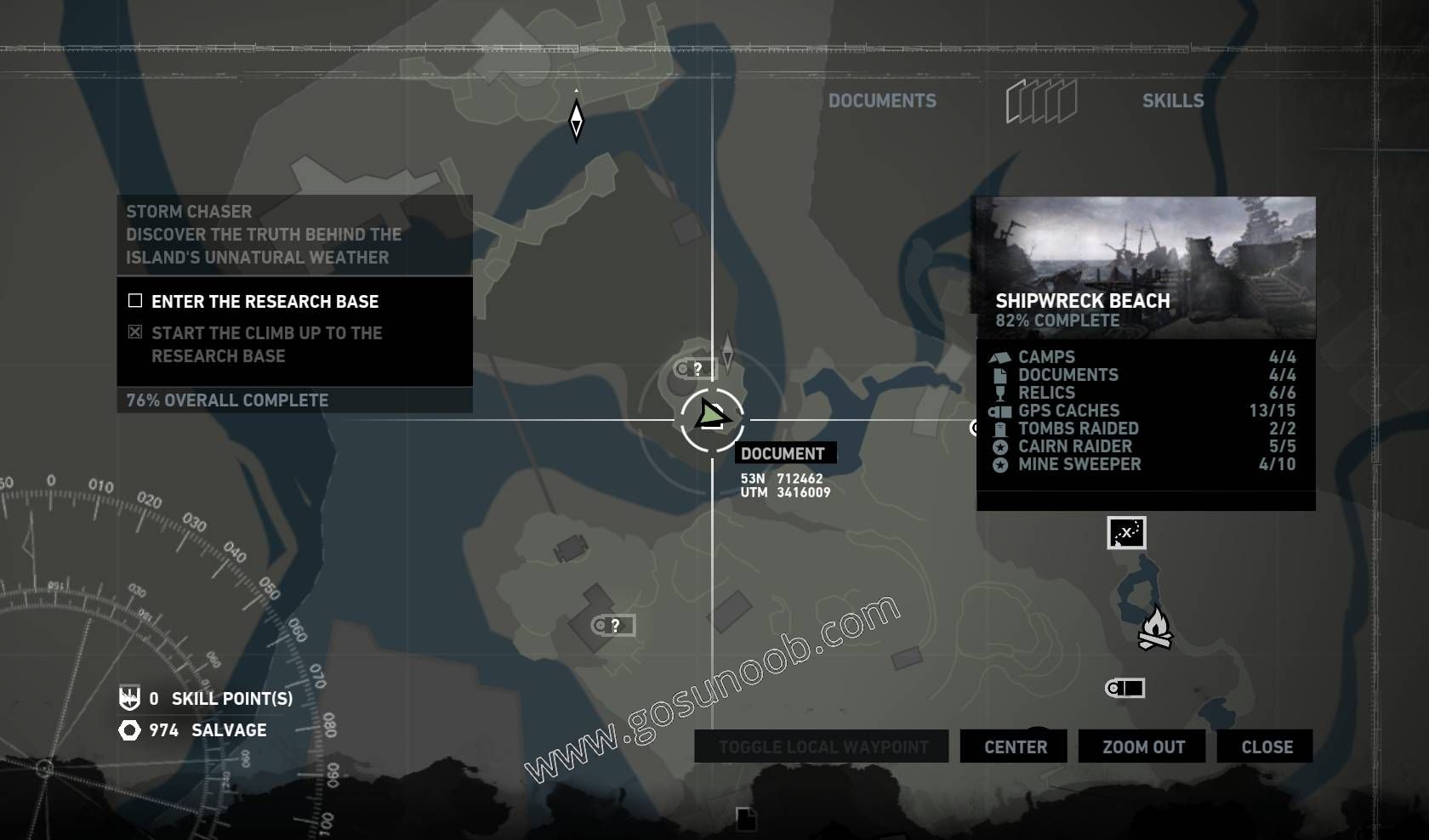
Task: Click the salvage hexagon icon
Action: point(128,730)
